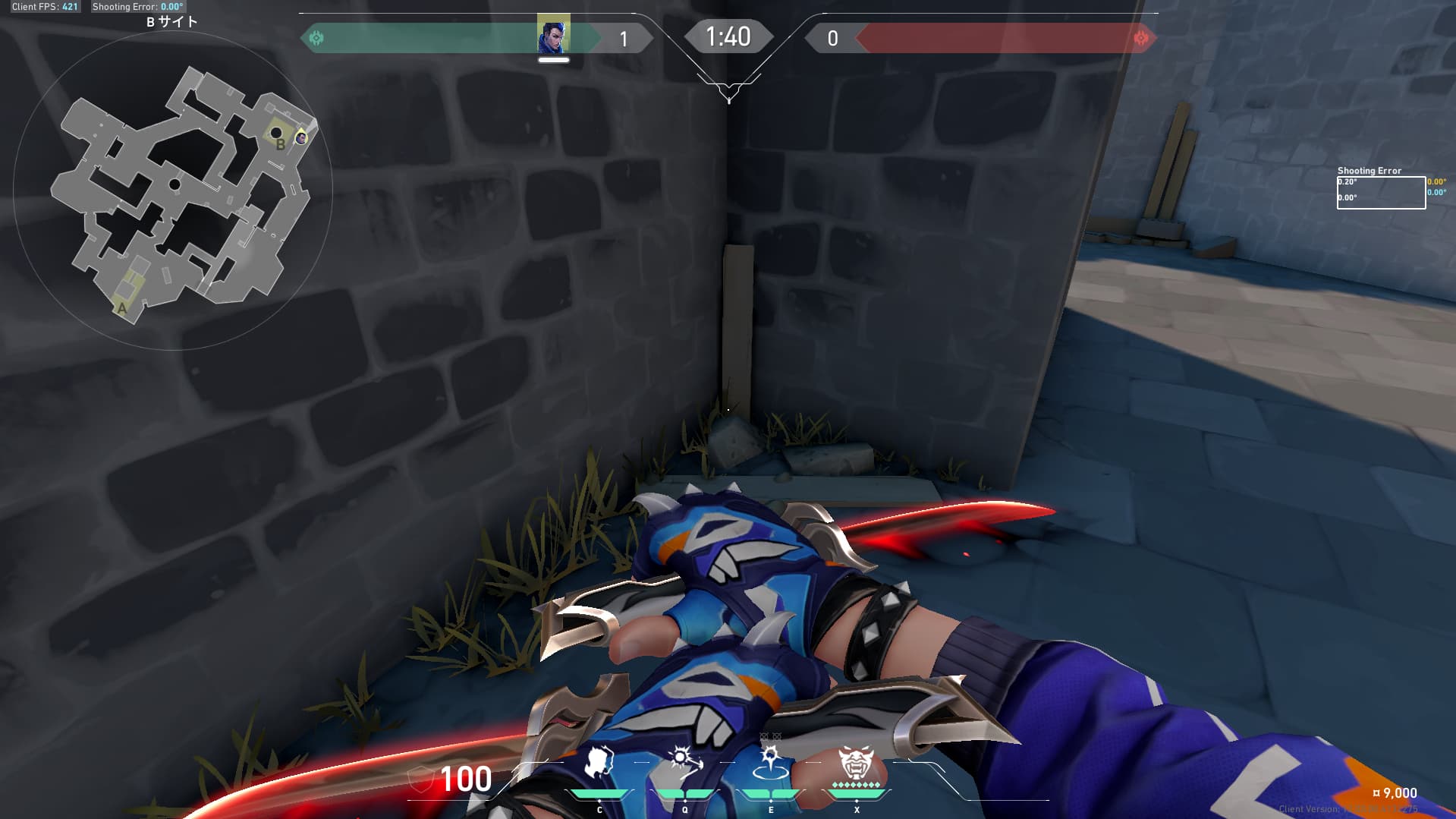Activate Yoru's Fakeout decoy ability icon
Image resolution: width=1456 pixels, height=819 pixels.
coord(599,762)
